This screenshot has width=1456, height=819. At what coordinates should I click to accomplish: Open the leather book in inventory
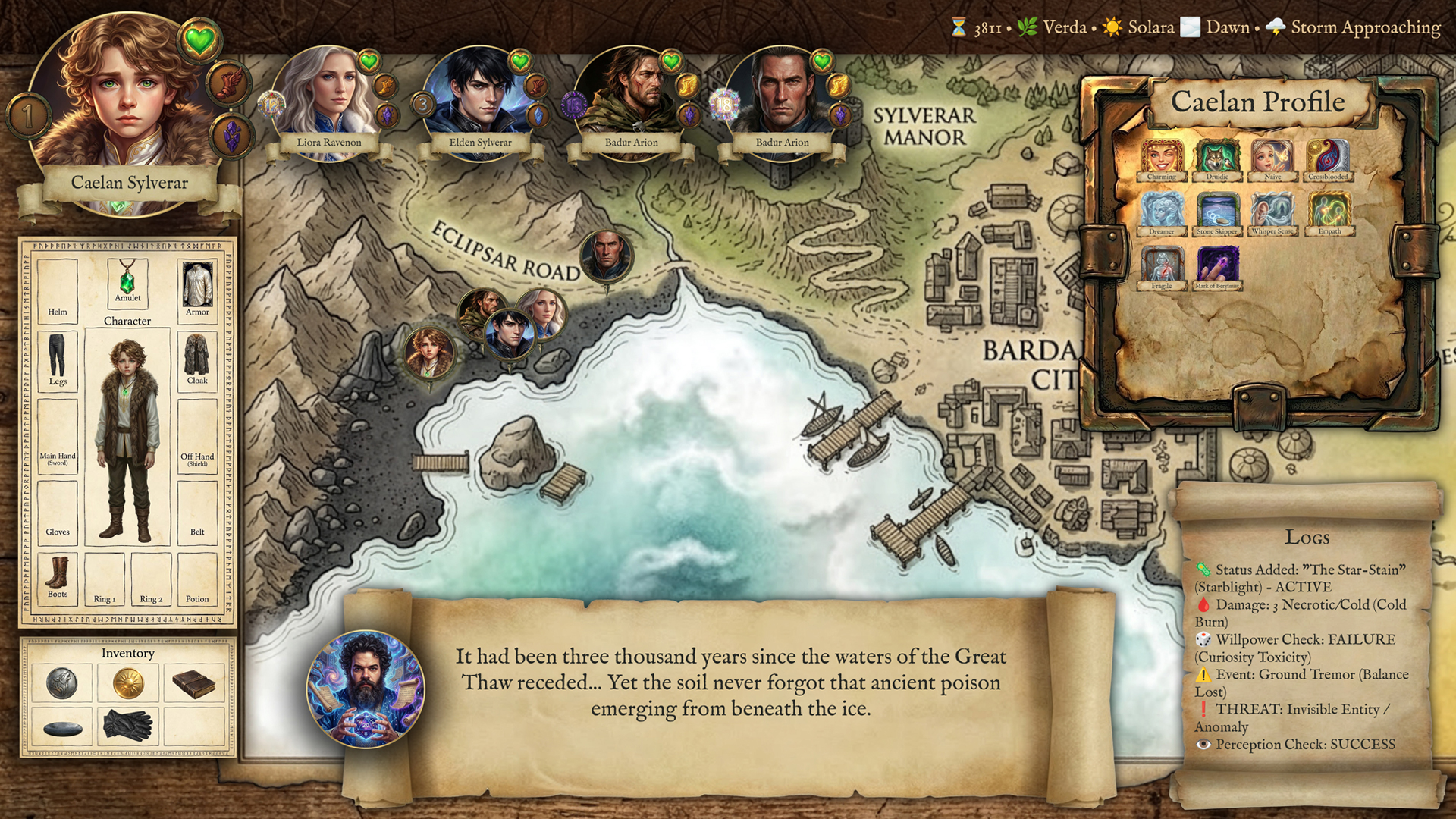pos(194,683)
